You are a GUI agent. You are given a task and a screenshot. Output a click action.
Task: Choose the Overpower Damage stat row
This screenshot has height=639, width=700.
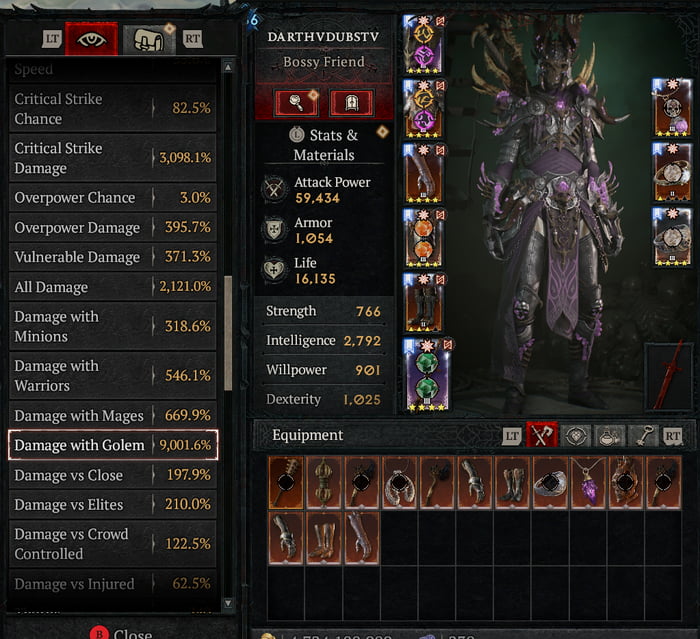point(113,227)
